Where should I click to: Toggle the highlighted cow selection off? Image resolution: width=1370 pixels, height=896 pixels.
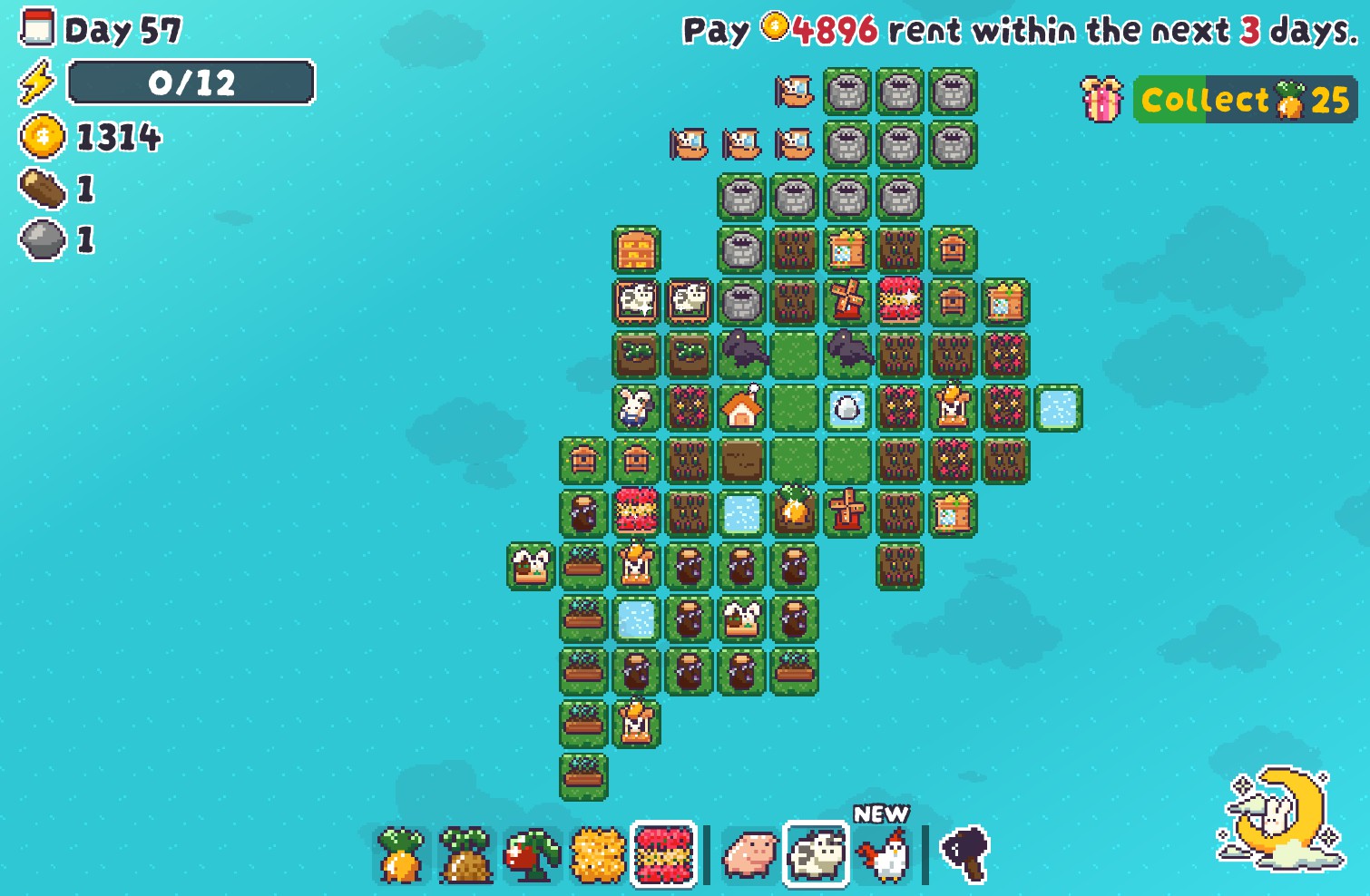[815, 853]
